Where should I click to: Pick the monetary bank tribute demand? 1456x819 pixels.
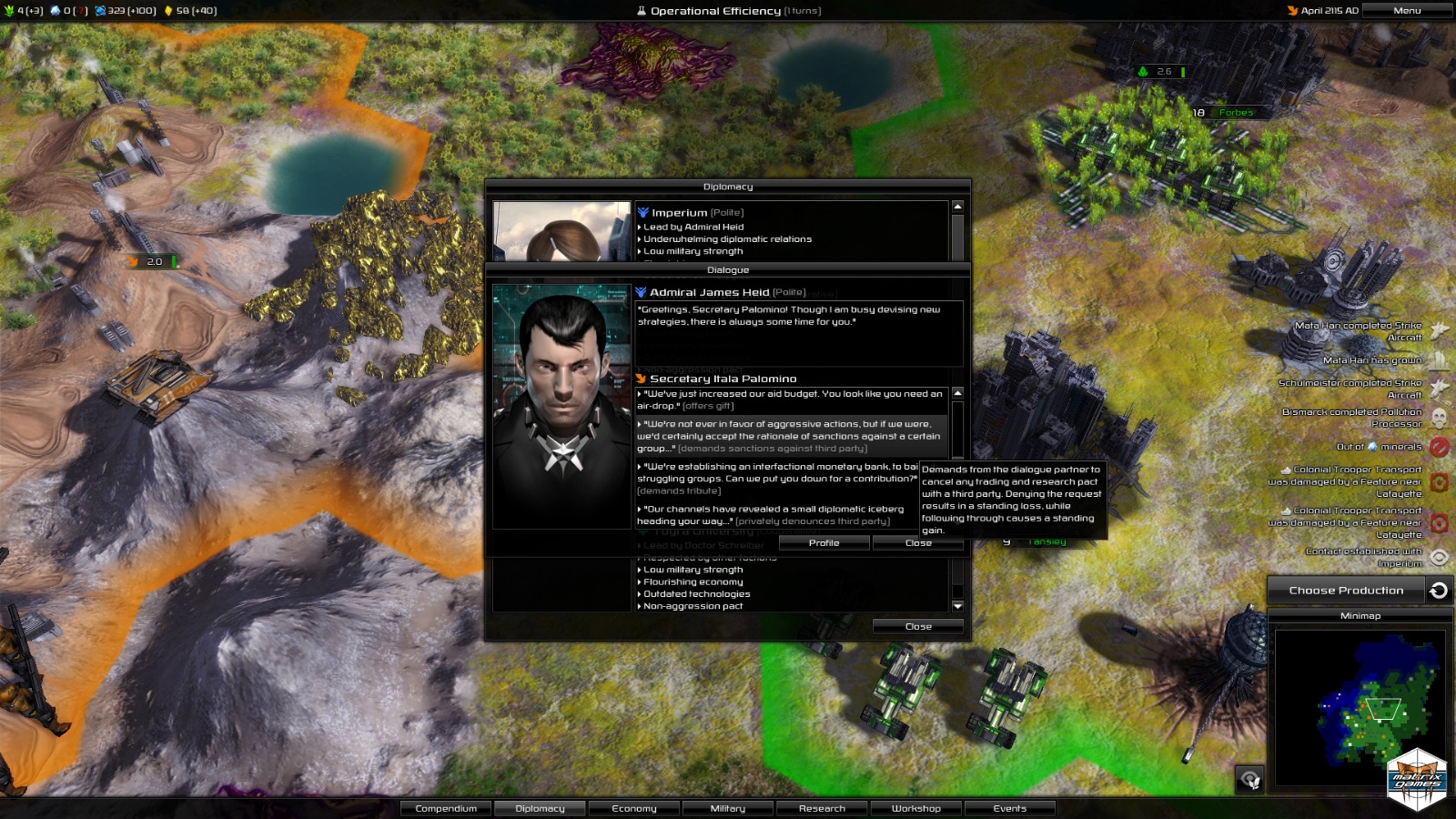(773, 479)
